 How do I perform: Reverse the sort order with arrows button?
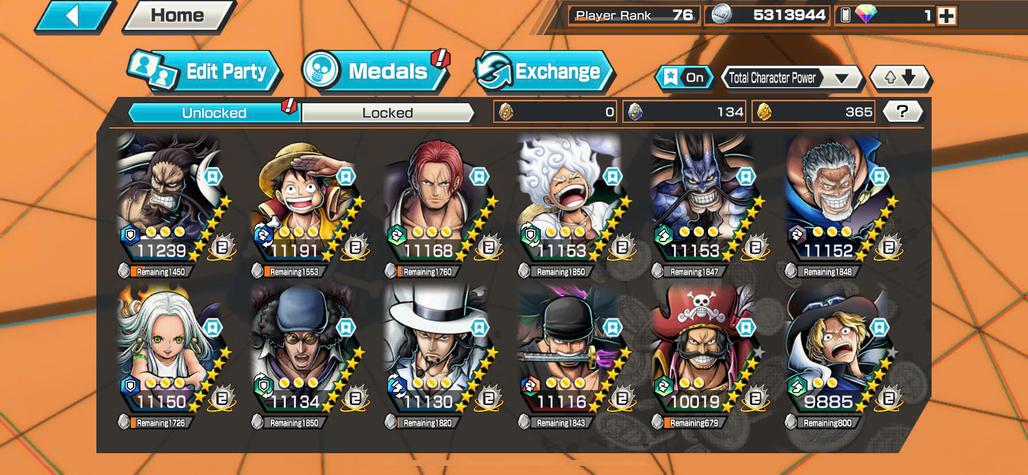(900, 77)
